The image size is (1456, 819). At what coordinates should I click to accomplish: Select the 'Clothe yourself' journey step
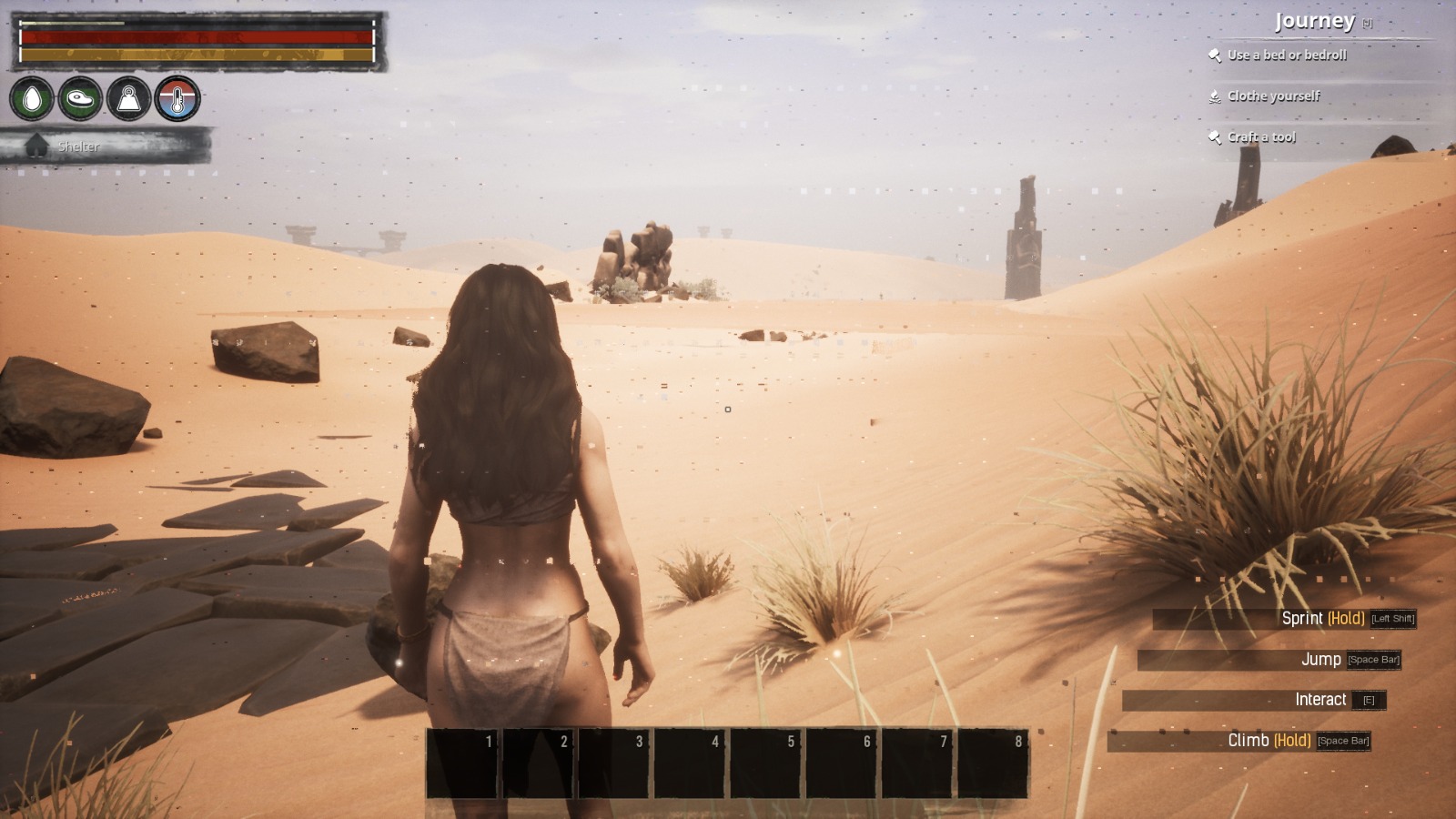click(1272, 96)
